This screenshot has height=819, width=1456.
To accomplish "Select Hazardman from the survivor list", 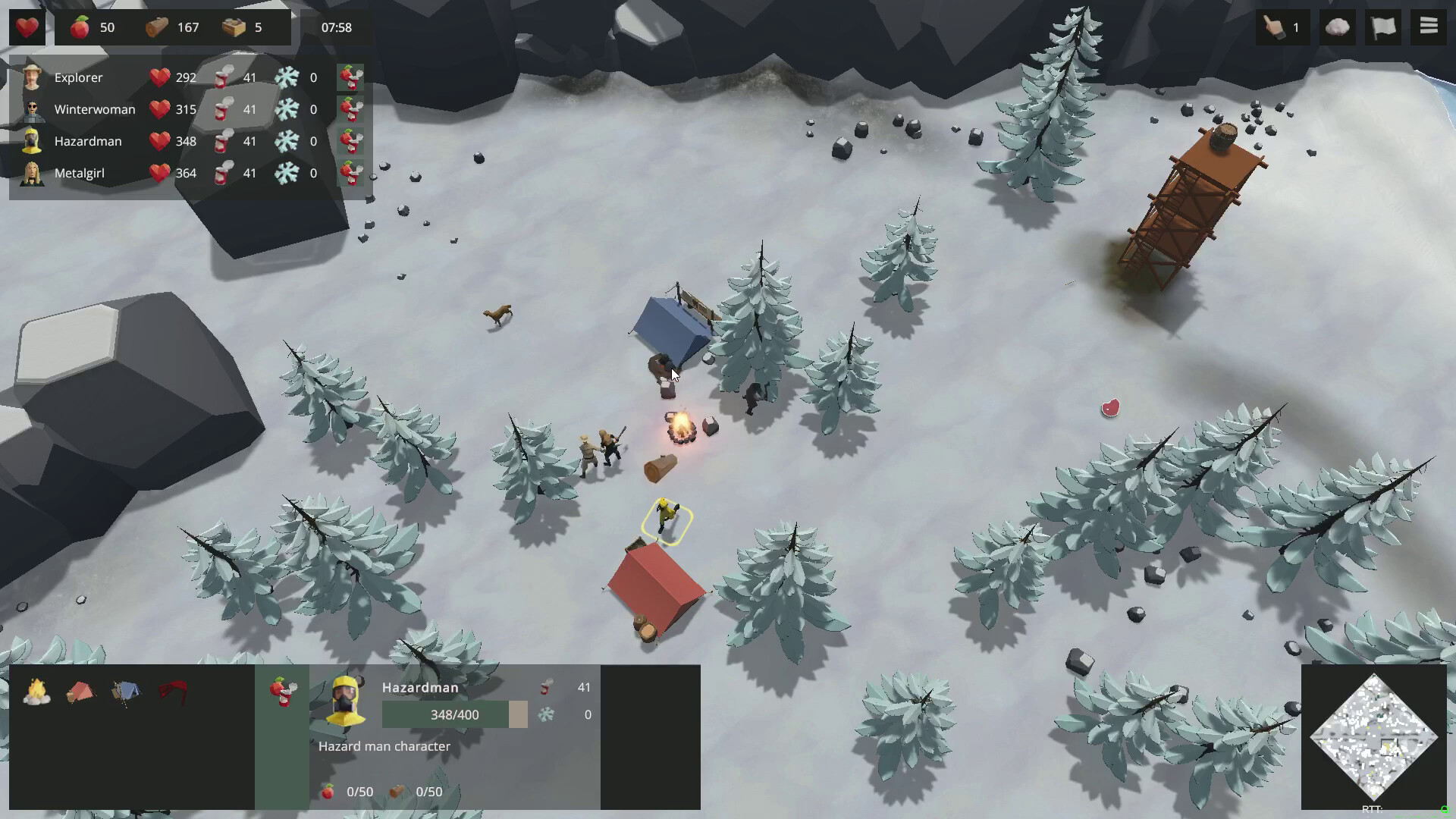I will (87, 141).
